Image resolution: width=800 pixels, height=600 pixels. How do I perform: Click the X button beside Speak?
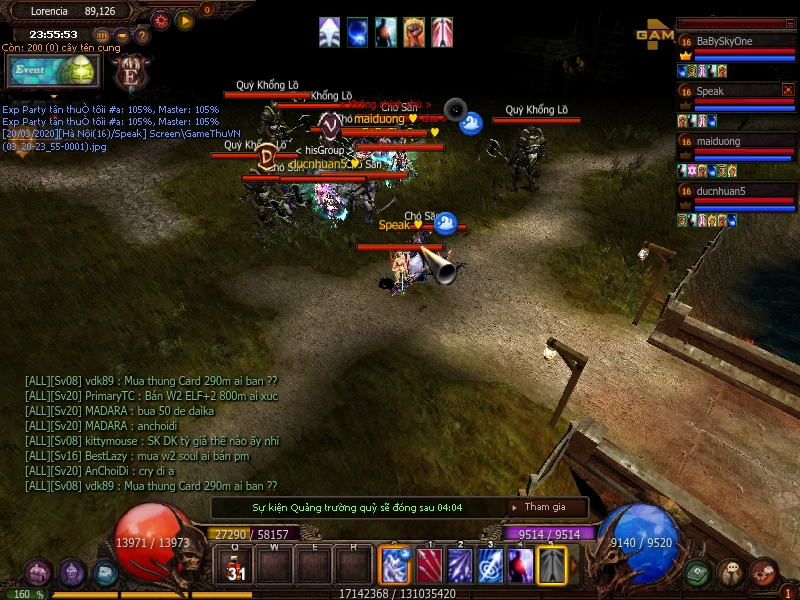pos(788,90)
